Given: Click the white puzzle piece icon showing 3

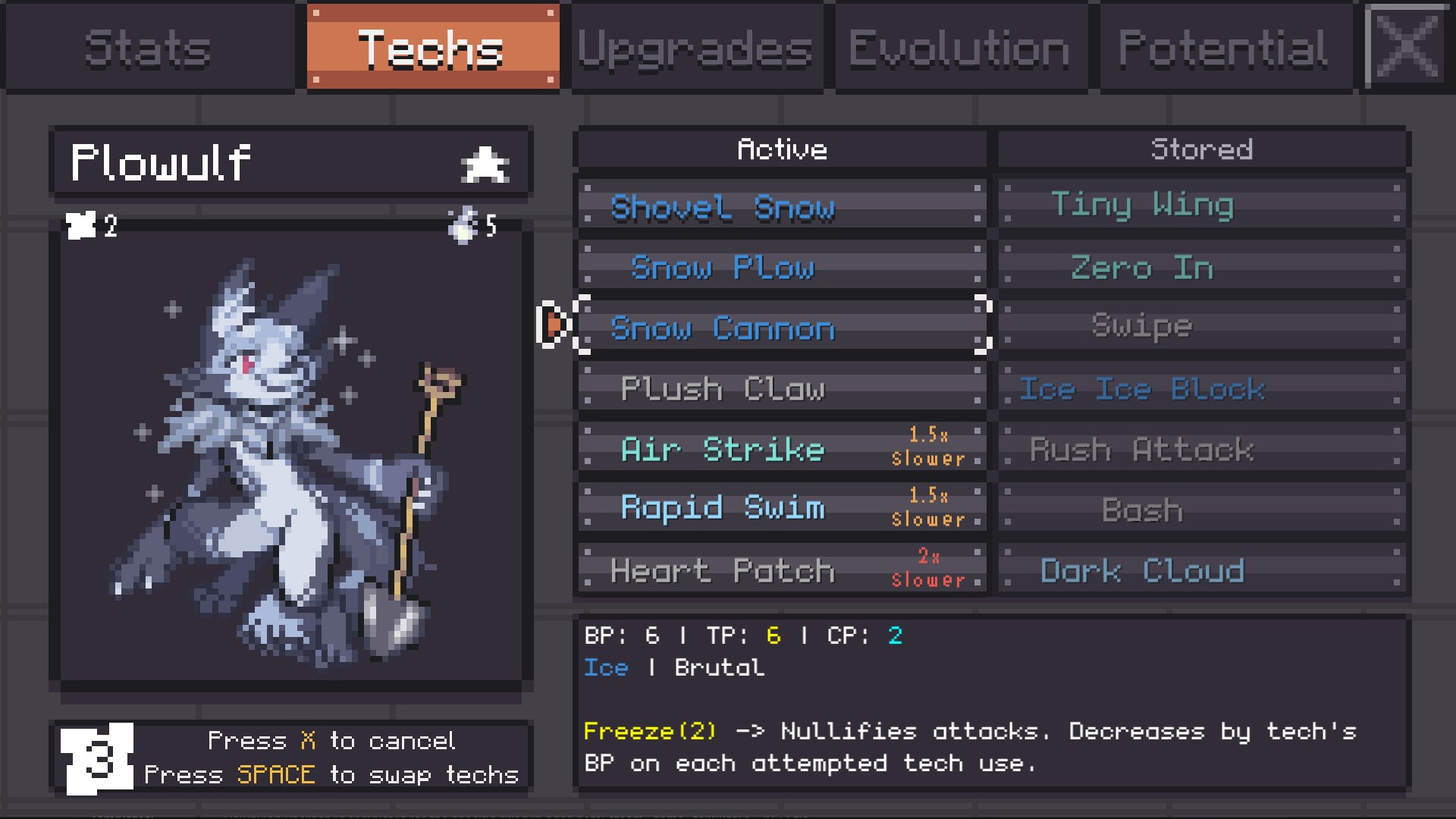Looking at the screenshot, I should (x=95, y=758).
